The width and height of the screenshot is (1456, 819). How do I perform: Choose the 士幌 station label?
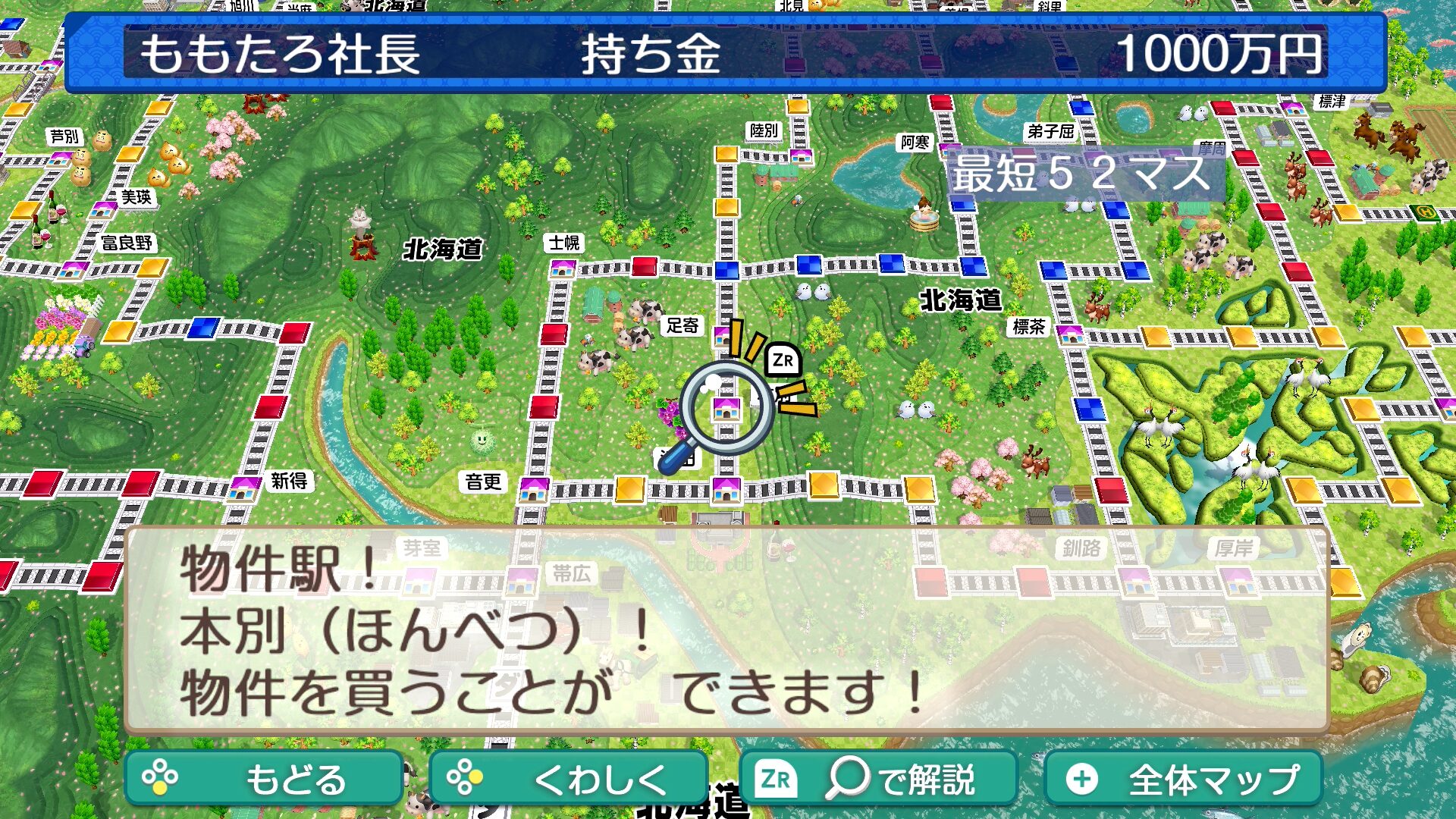coord(564,243)
